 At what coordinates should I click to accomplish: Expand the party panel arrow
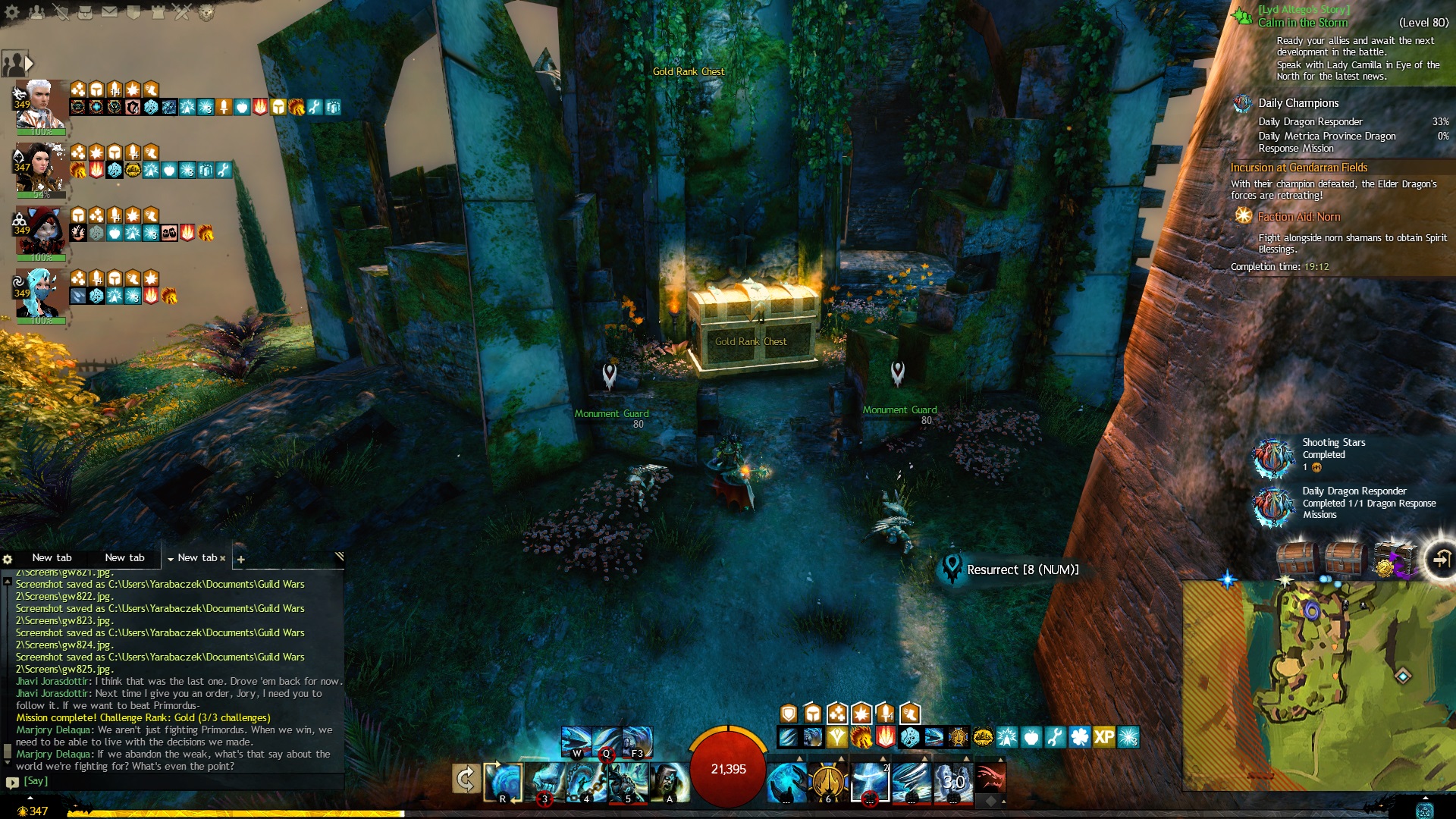pos(29,64)
